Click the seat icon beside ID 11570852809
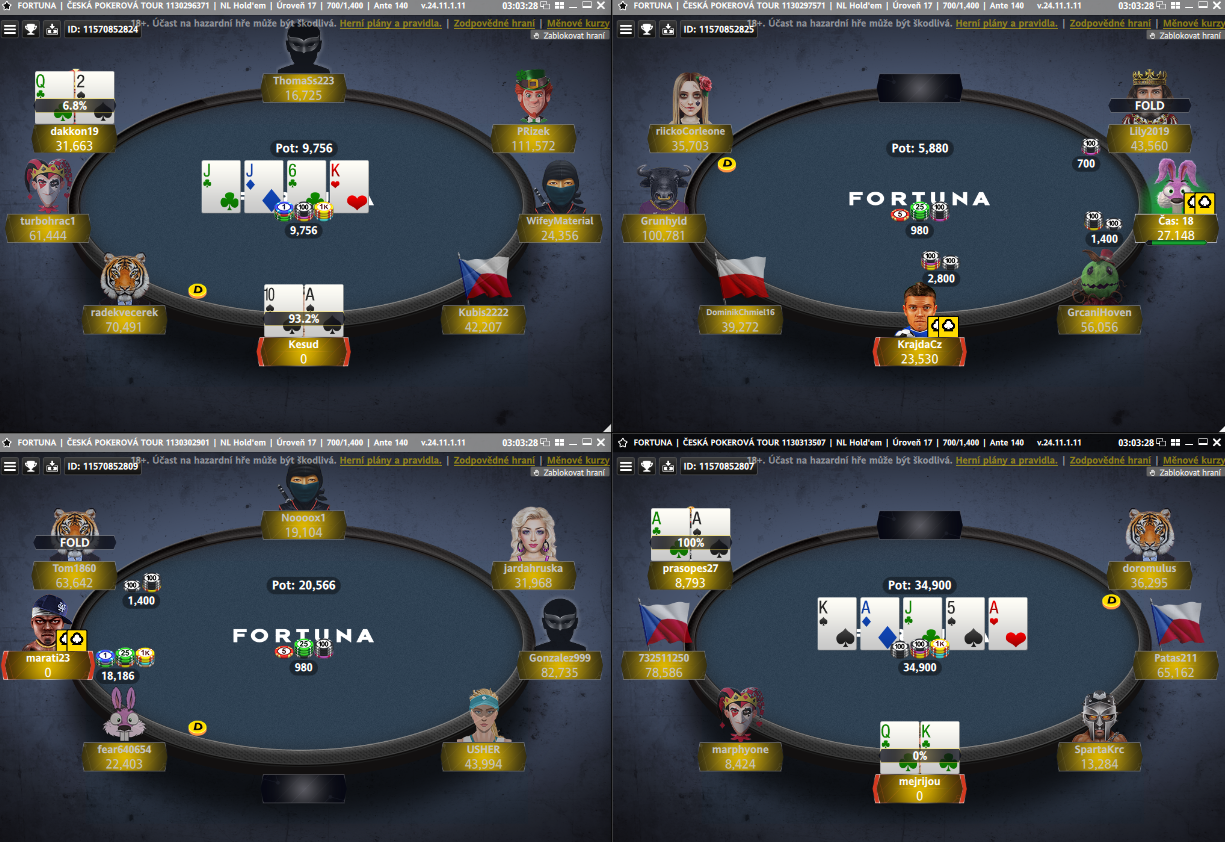 [x=52, y=466]
